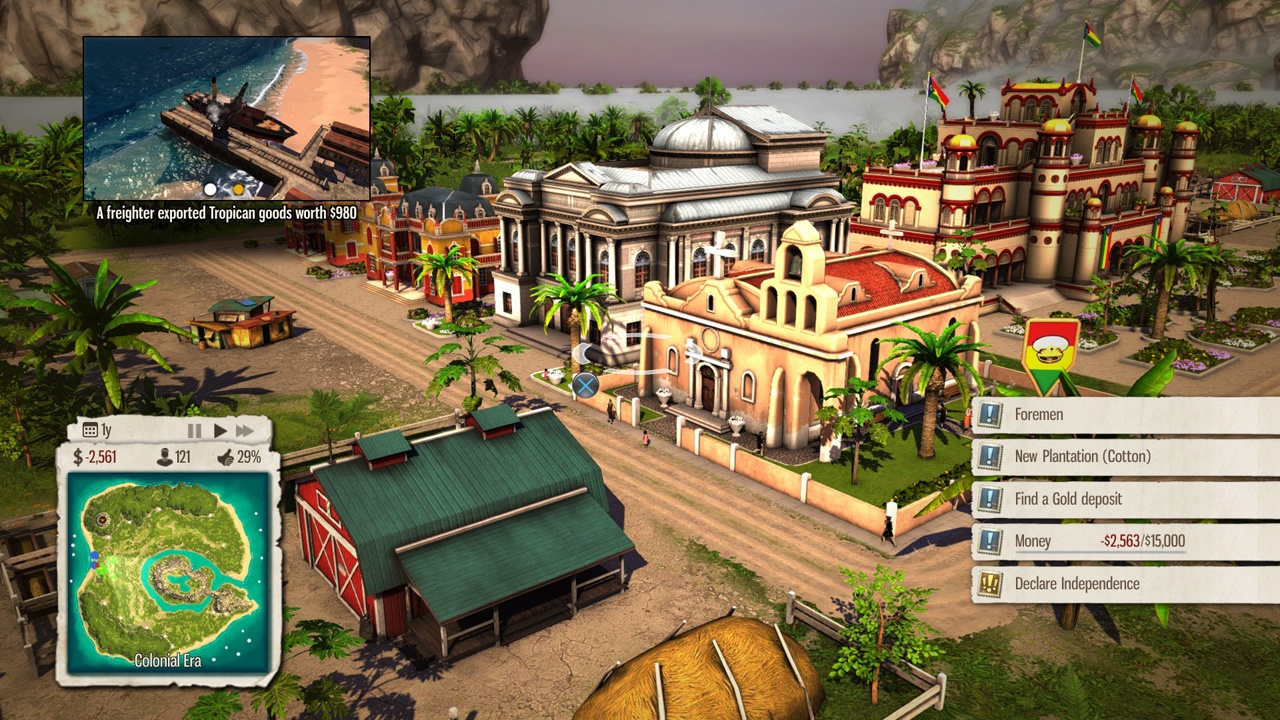Select the white notification page dot
The width and height of the screenshot is (1280, 720).
(x=210, y=188)
